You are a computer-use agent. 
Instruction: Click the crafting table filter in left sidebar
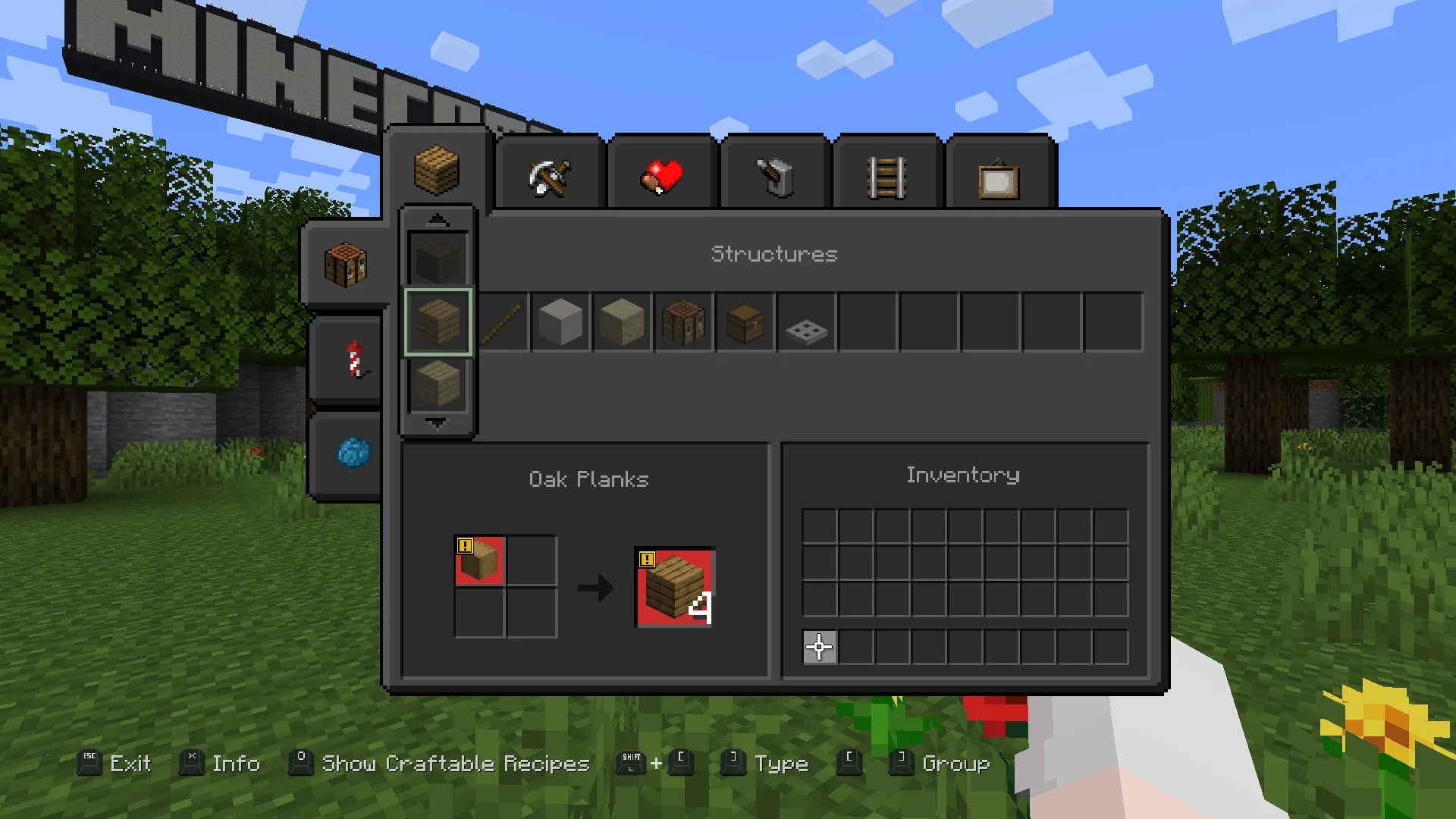click(346, 262)
